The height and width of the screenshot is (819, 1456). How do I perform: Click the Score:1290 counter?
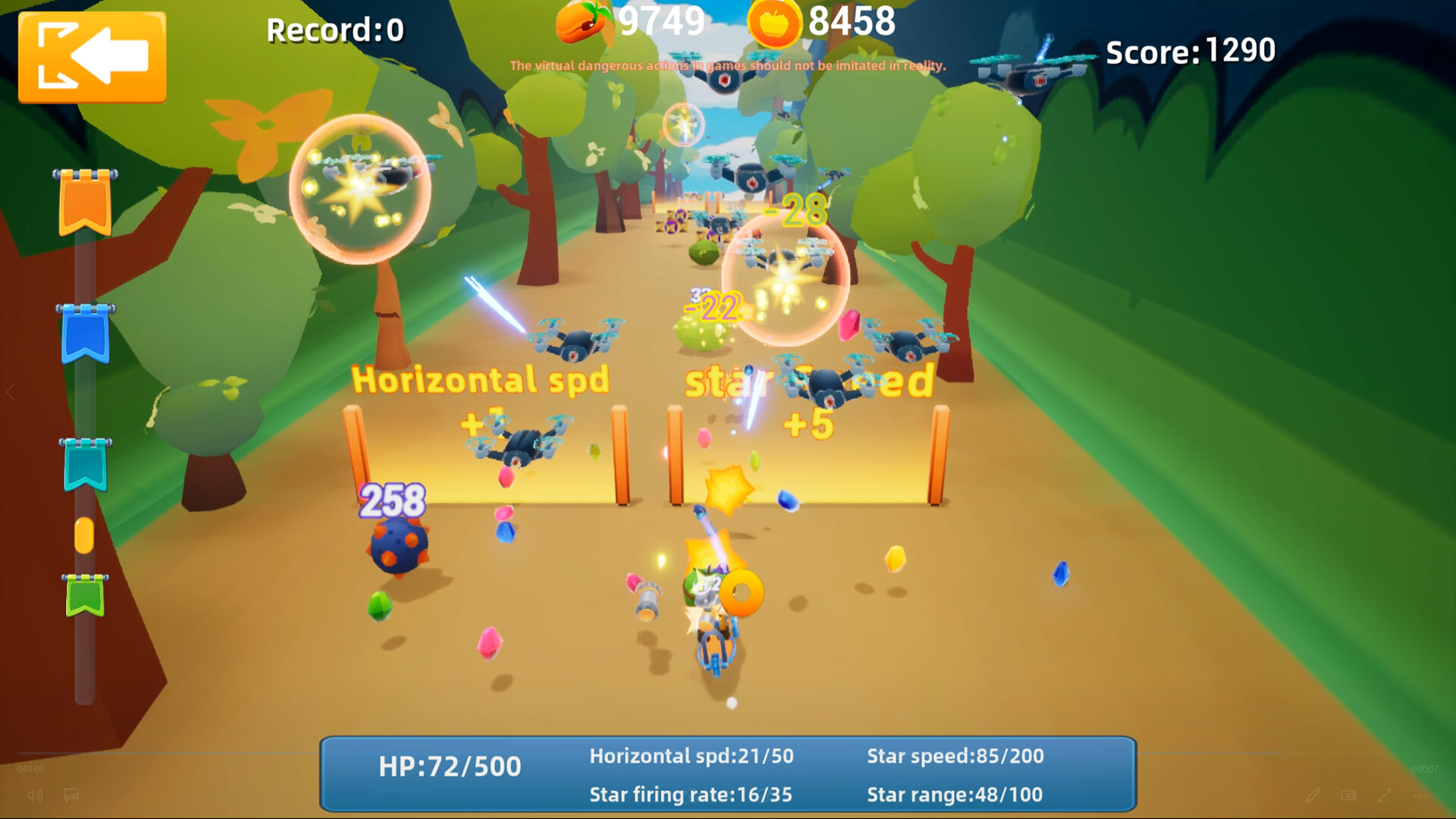(x=1190, y=52)
